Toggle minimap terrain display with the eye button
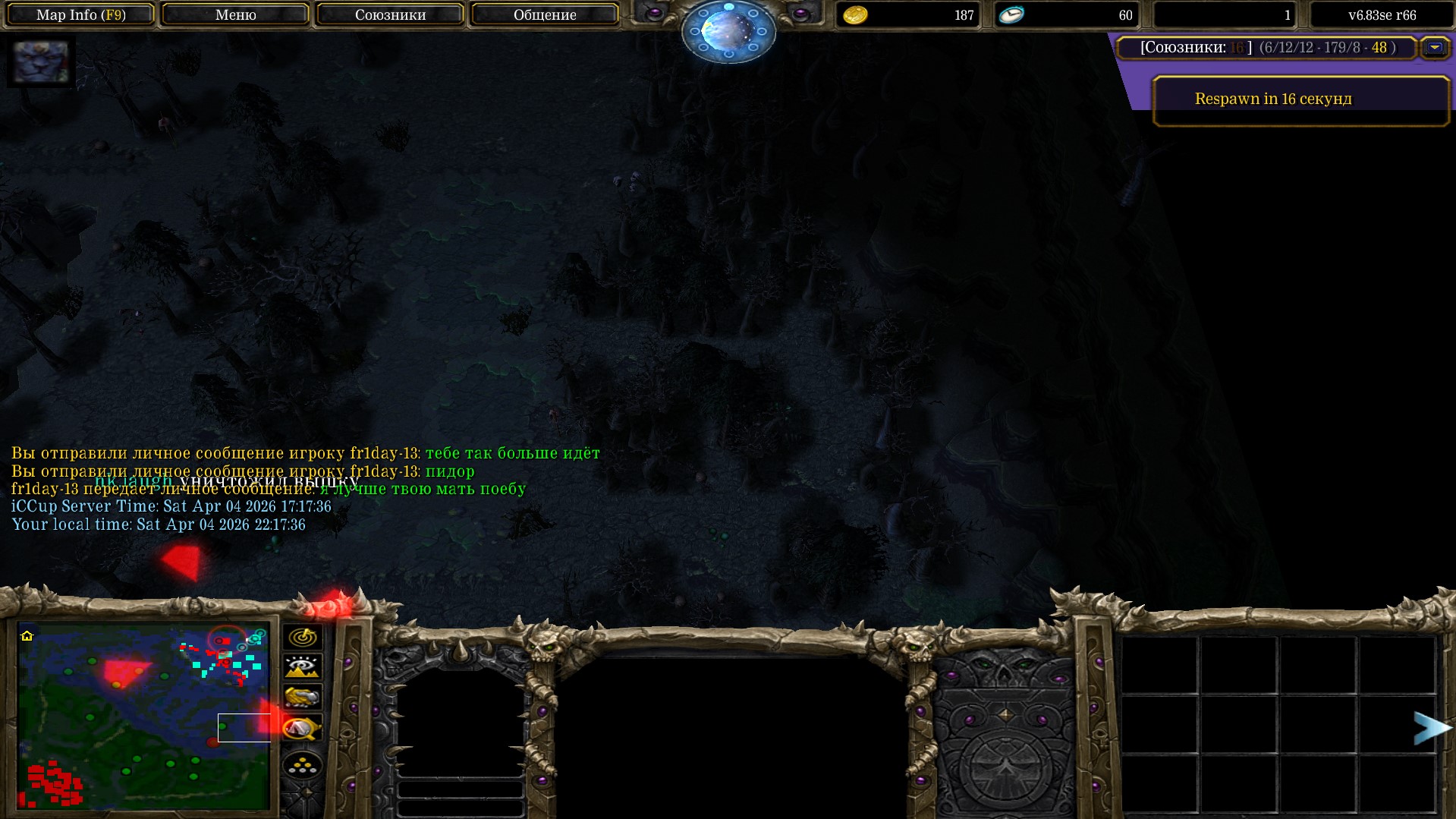1456x819 pixels. pos(302,667)
